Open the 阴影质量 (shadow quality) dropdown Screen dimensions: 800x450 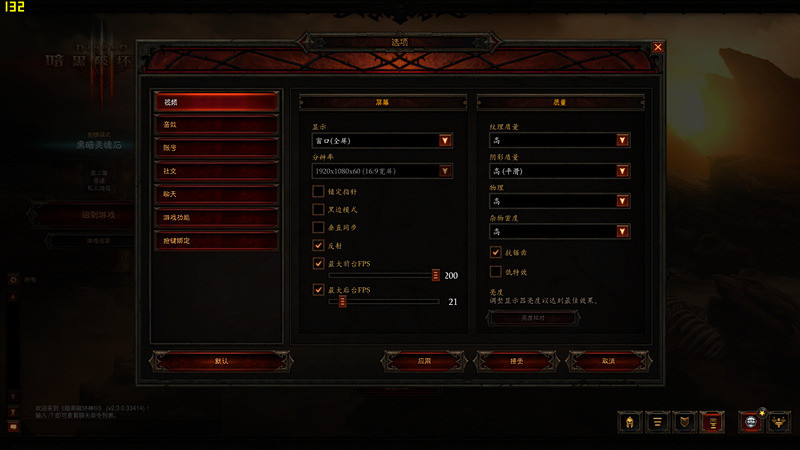click(x=623, y=171)
